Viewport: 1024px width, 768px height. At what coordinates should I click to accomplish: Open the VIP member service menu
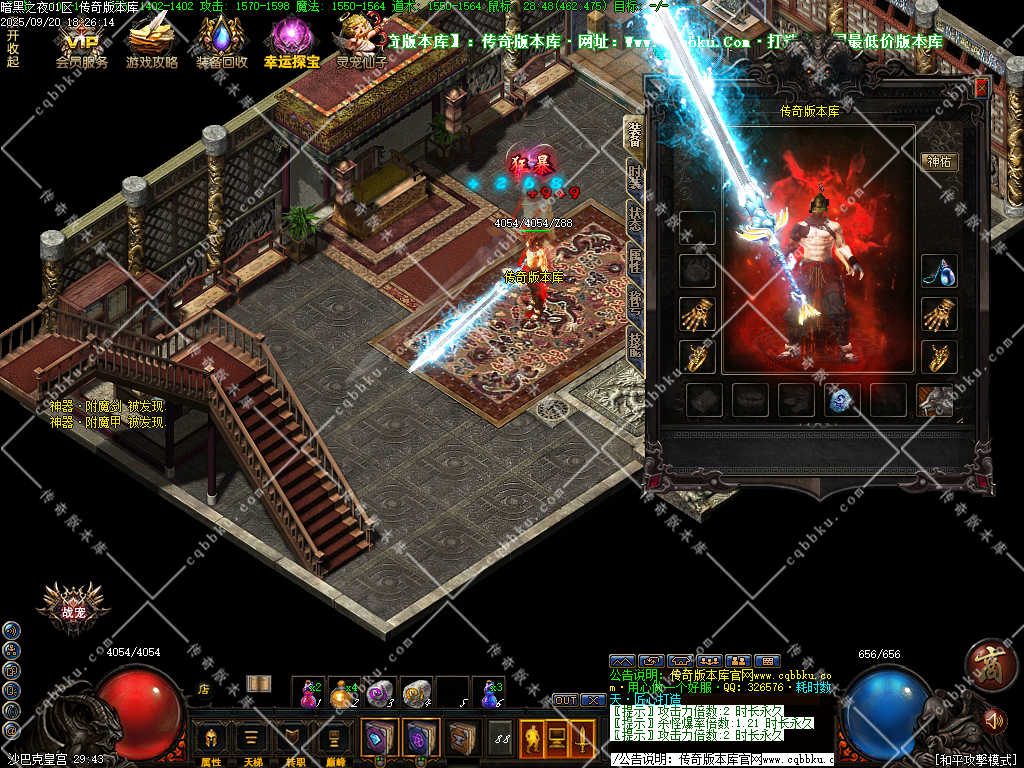81,43
